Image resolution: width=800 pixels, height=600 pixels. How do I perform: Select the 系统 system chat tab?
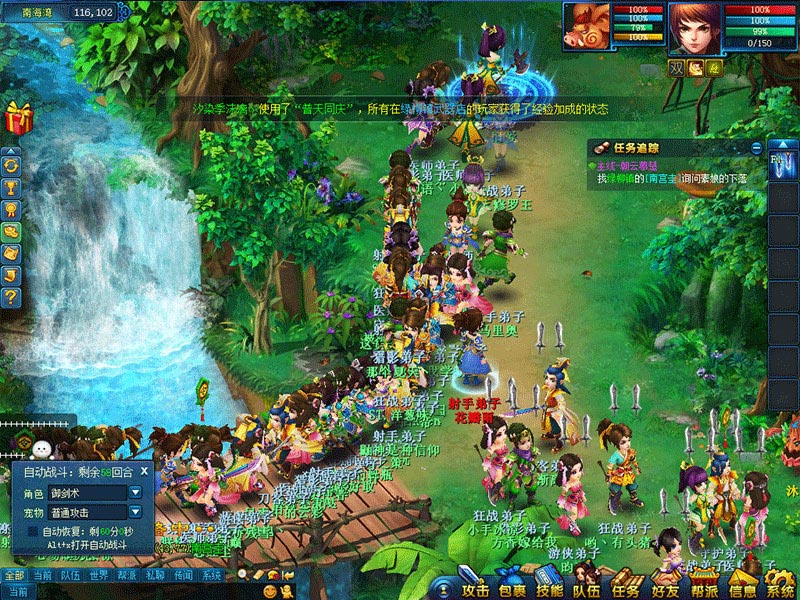pos(212,575)
